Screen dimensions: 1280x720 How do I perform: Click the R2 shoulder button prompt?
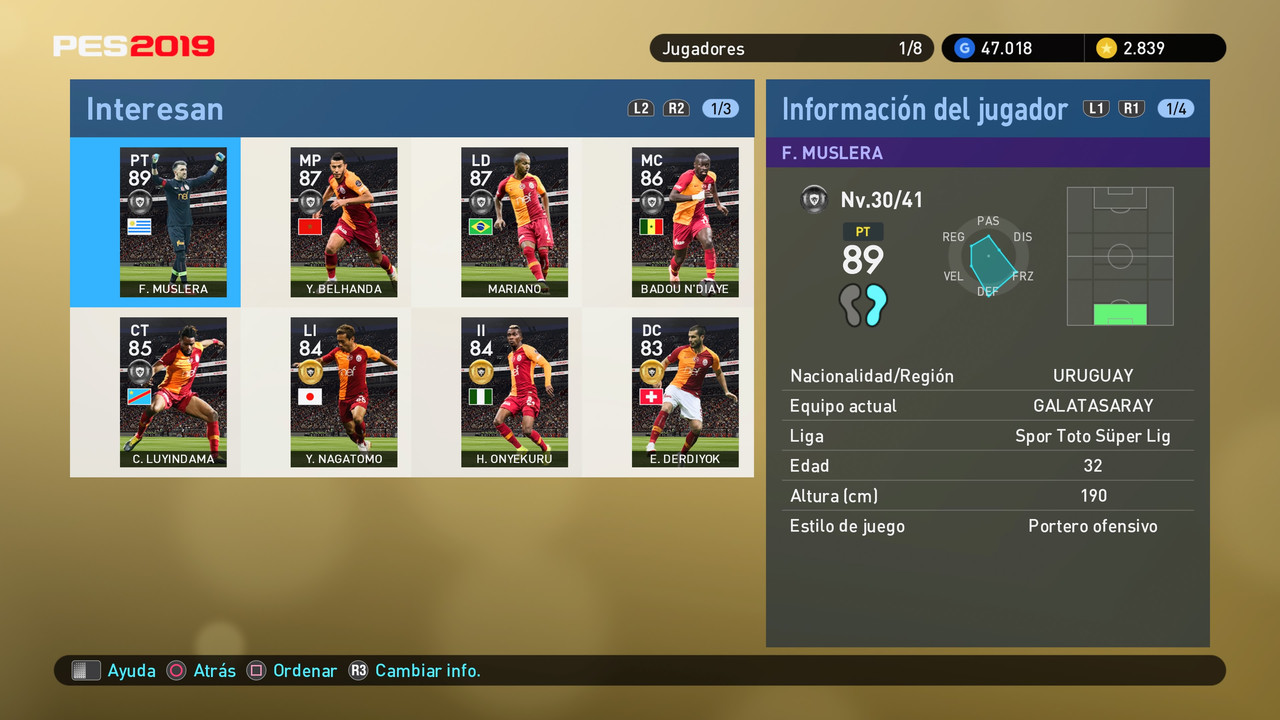point(676,108)
